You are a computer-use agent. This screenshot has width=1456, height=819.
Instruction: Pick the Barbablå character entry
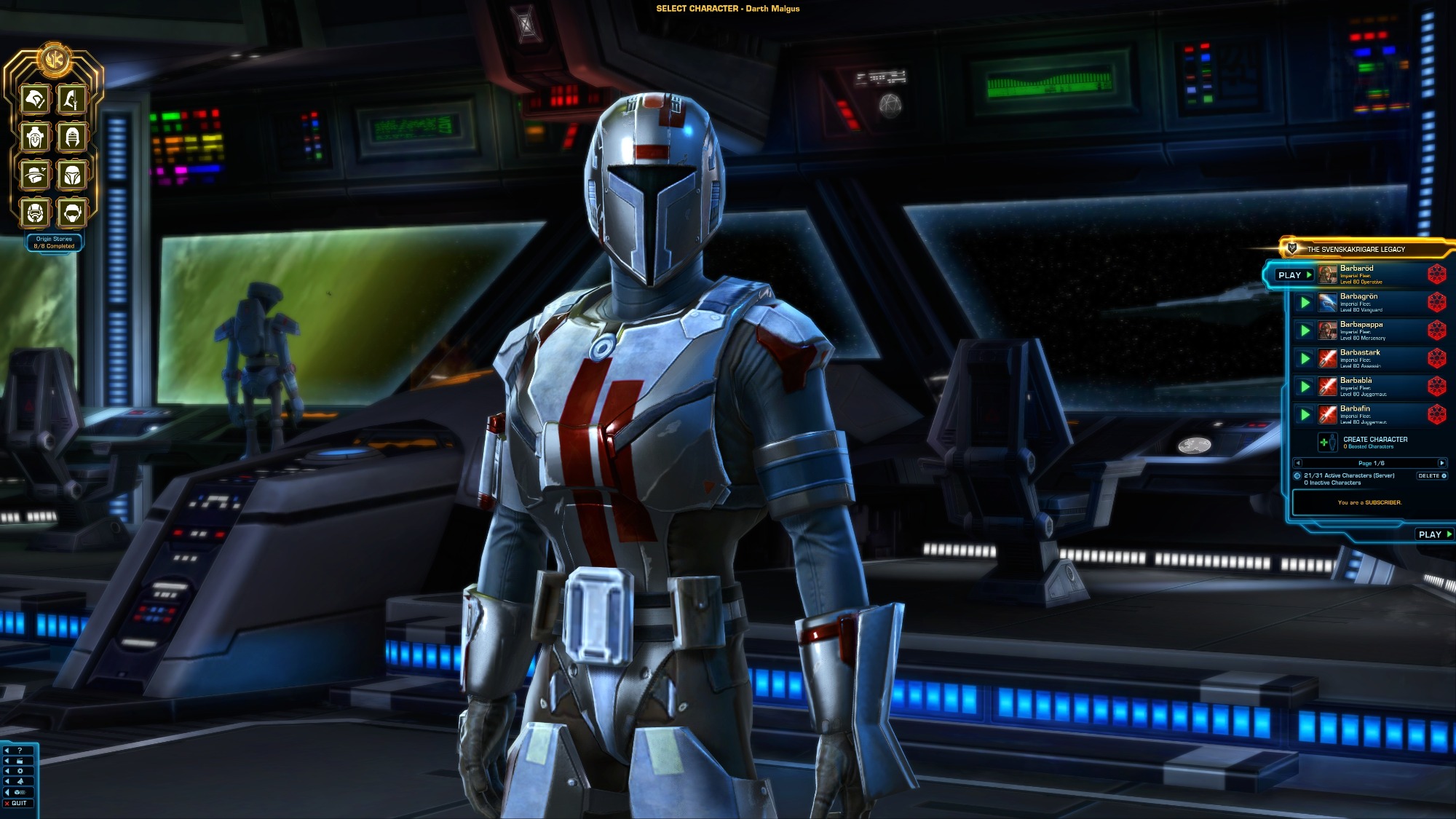tap(1360, 387)
